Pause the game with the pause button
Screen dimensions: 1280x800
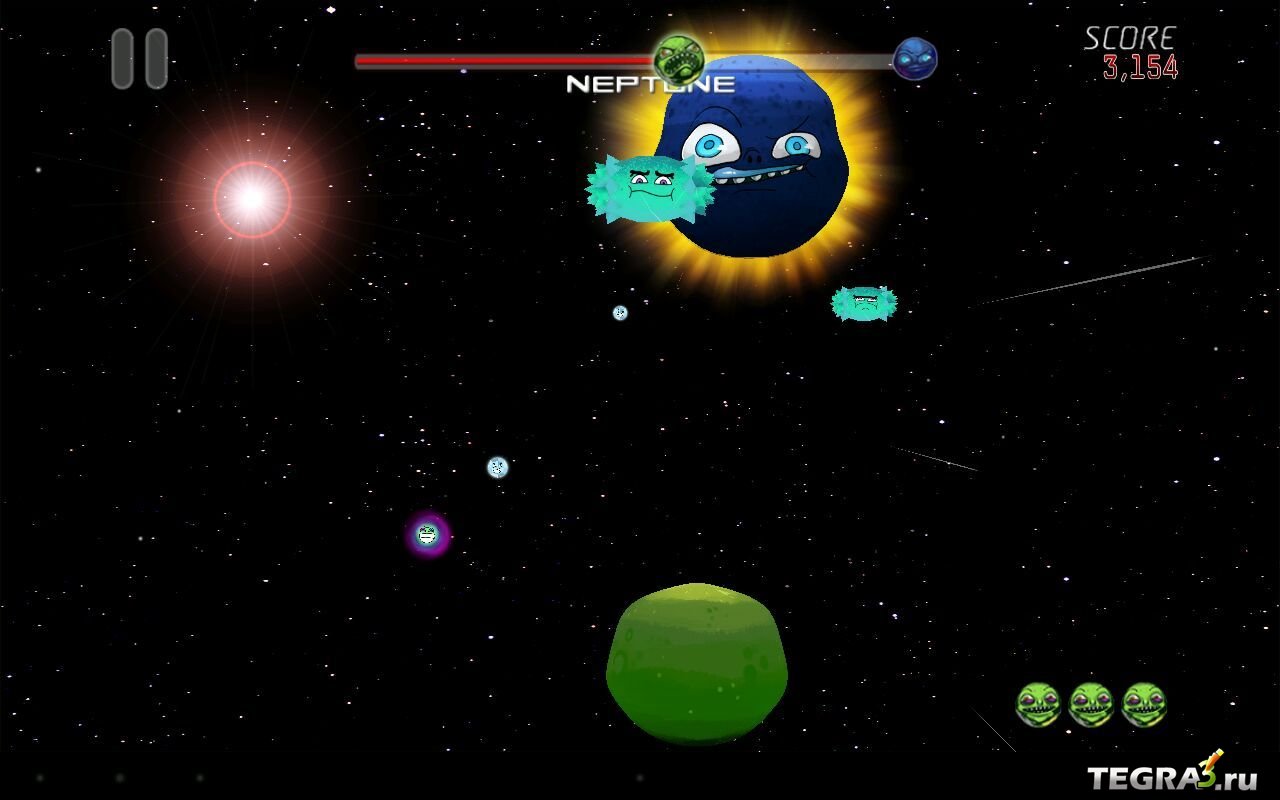(139, 59)
